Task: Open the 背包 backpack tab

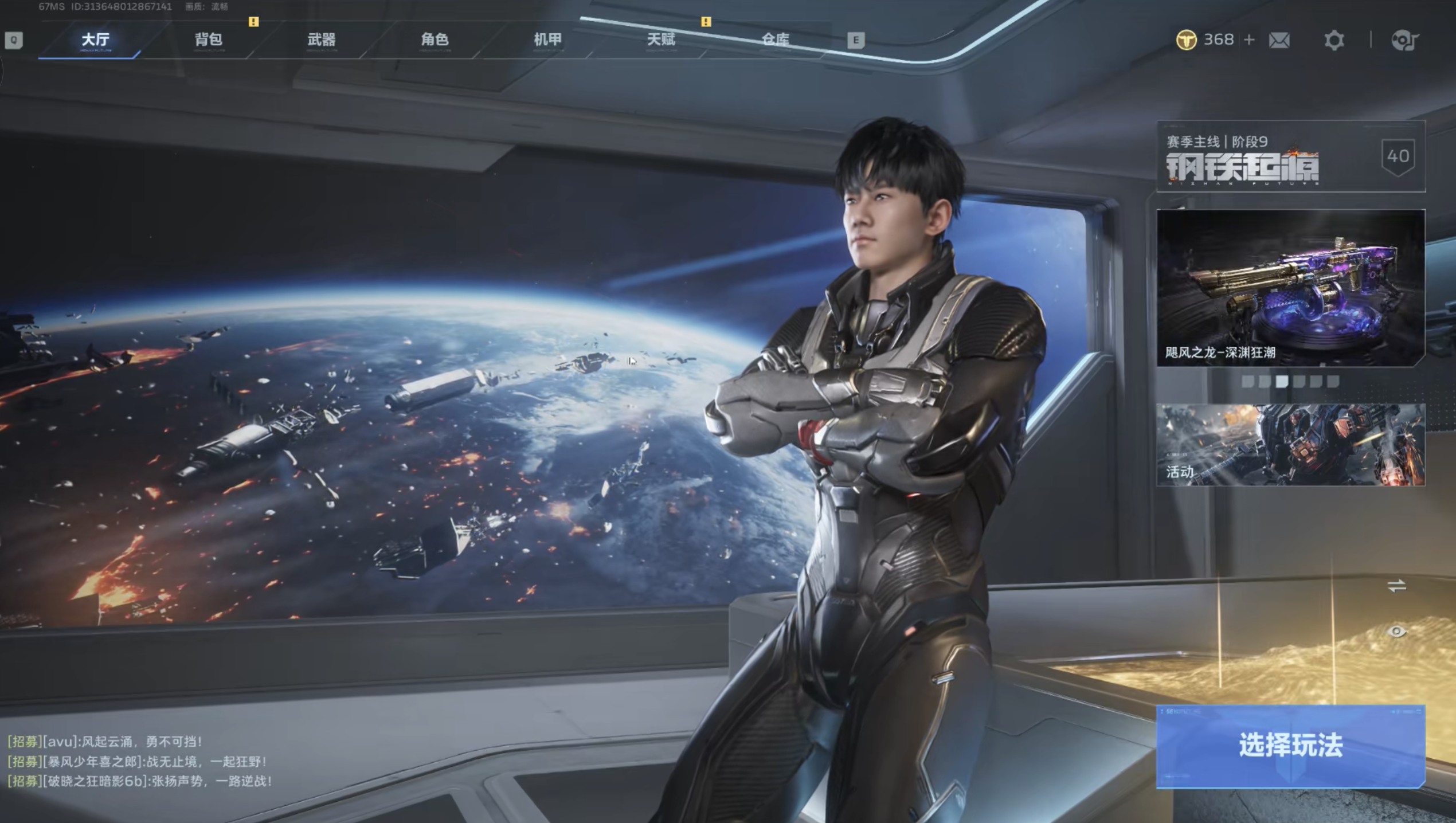Action: [x=209, y=40]
